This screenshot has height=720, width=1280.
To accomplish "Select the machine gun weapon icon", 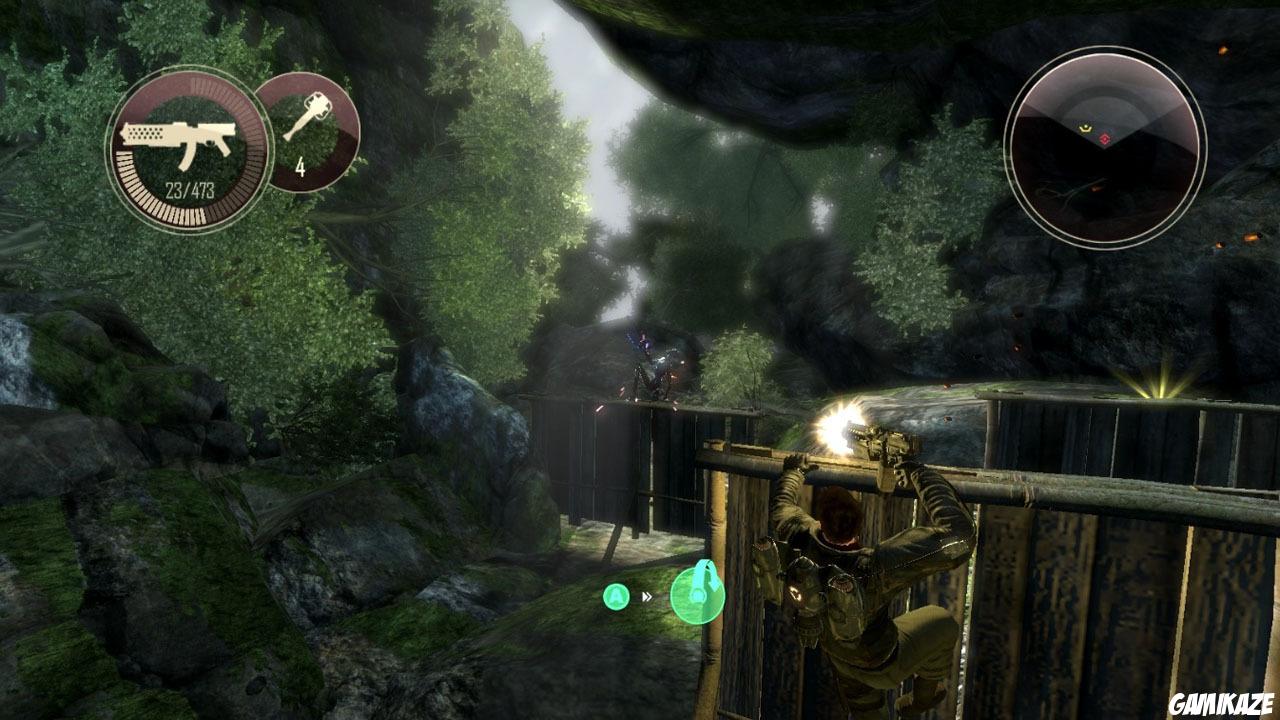I will (175, 139).
